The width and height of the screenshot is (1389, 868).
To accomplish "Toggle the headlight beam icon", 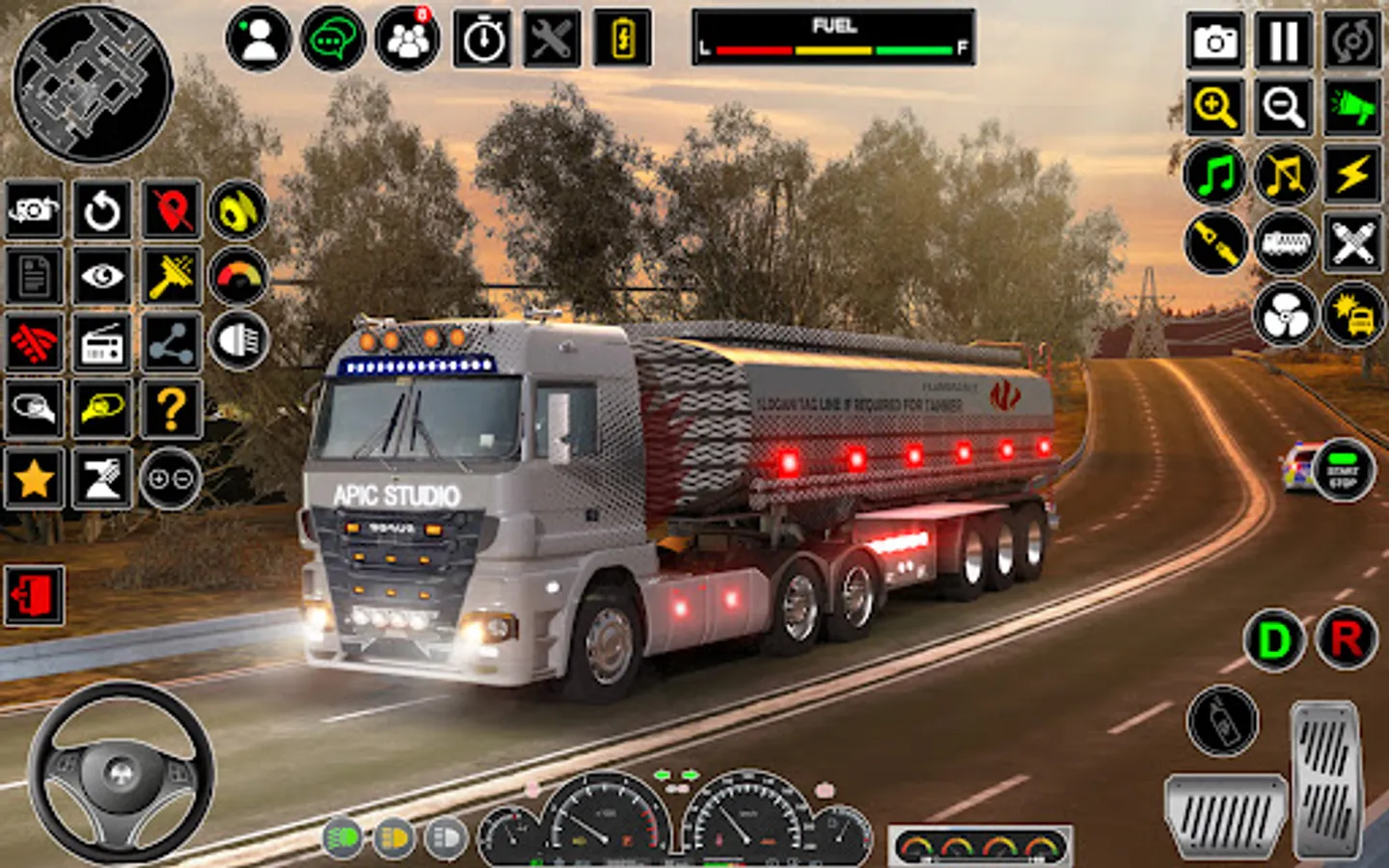I will click(238, 340).
